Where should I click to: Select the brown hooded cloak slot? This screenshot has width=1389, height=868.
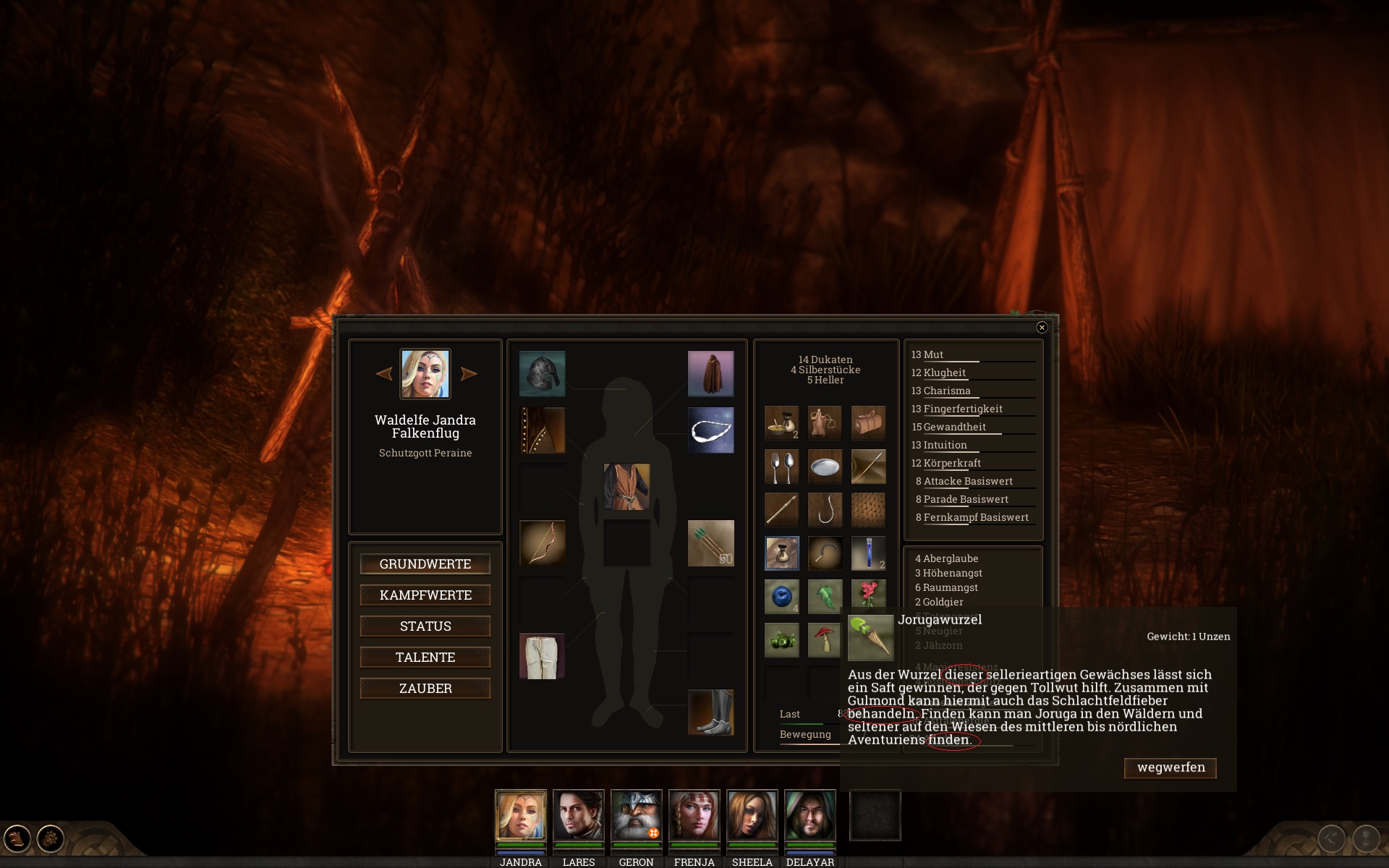(x=710, y=374)
